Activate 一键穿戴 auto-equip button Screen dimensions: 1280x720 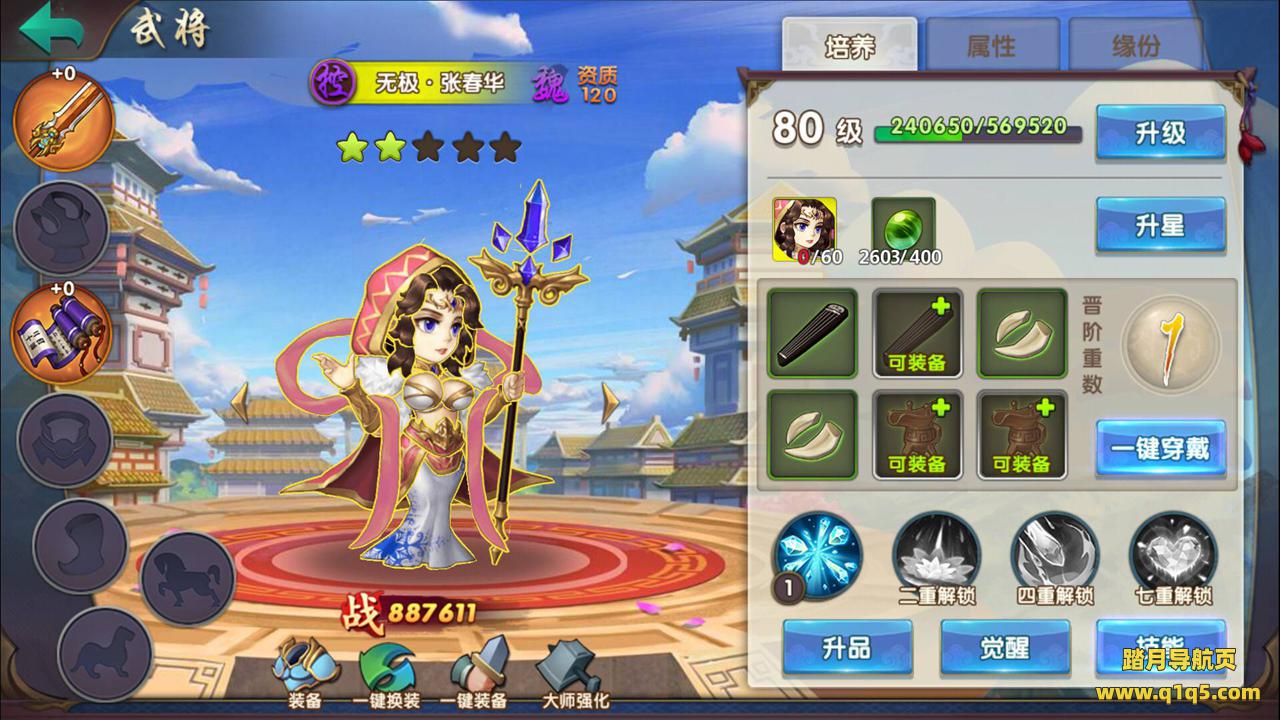(x=1160, y=448)
